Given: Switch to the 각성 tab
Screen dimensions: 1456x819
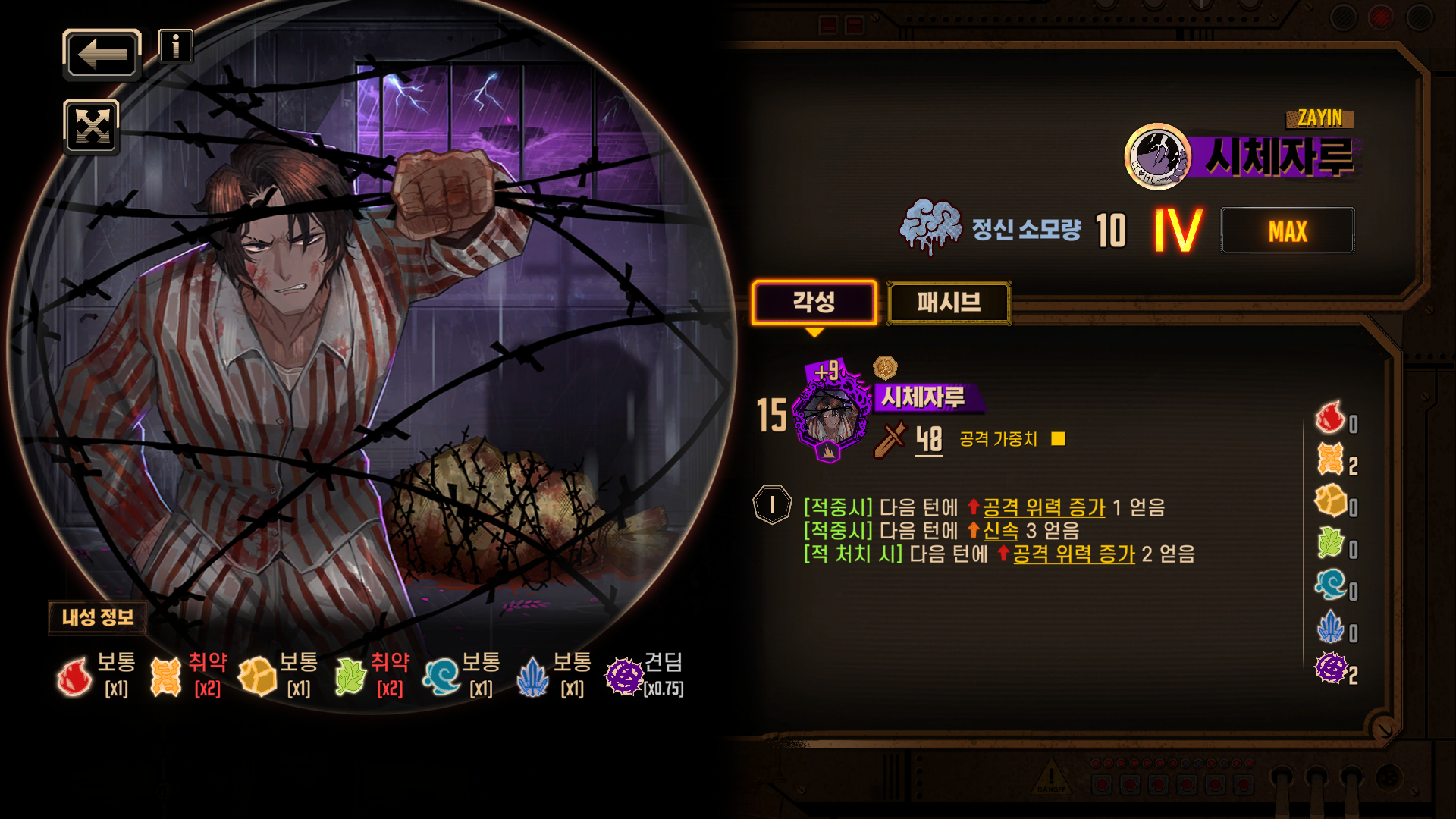Looking at the screenshot, I should point(814,303).
